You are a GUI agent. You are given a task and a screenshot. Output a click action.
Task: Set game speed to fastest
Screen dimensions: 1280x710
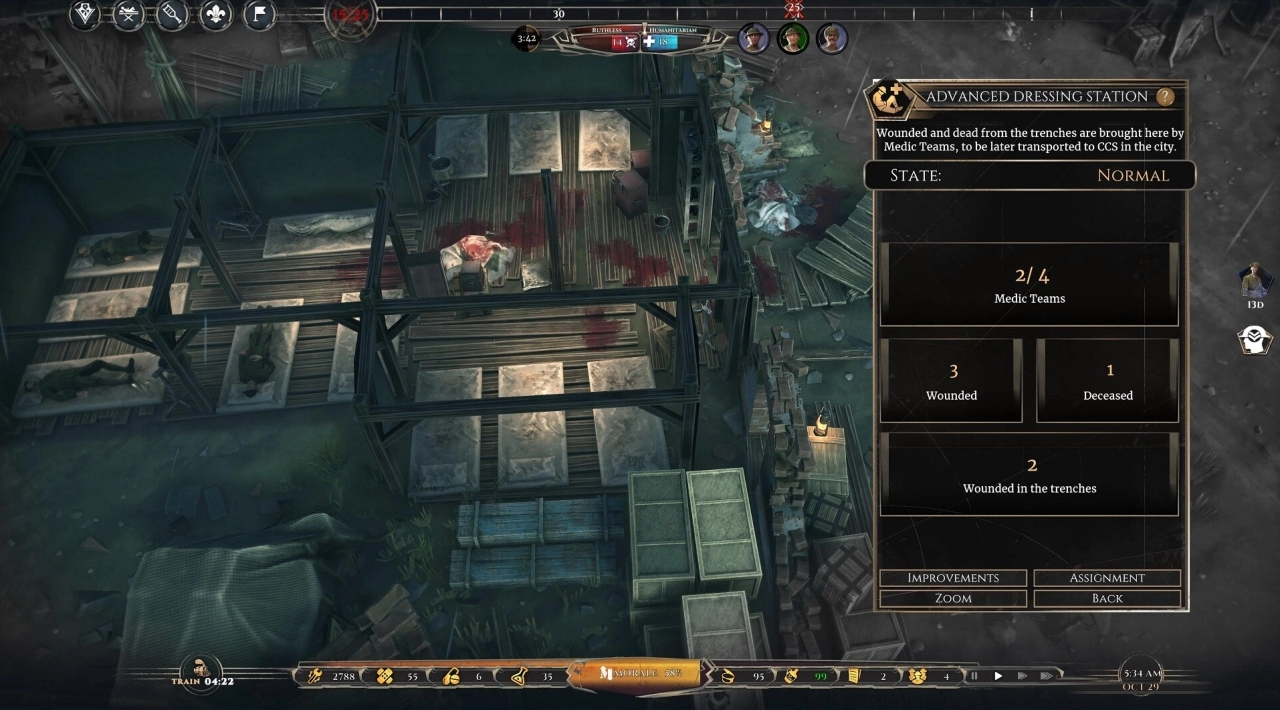[x=1046, y=676]
